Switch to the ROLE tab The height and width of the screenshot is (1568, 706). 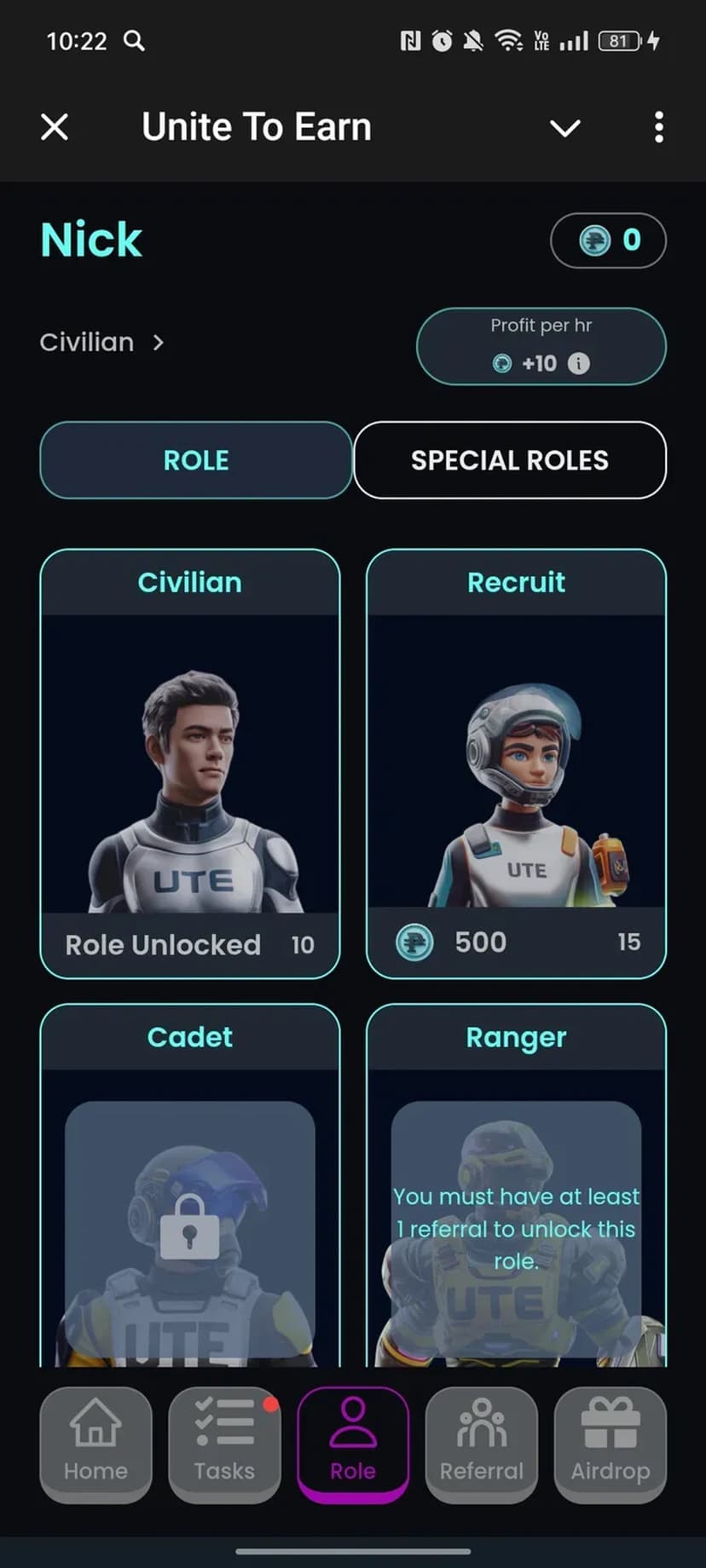(x=196, y=460)
